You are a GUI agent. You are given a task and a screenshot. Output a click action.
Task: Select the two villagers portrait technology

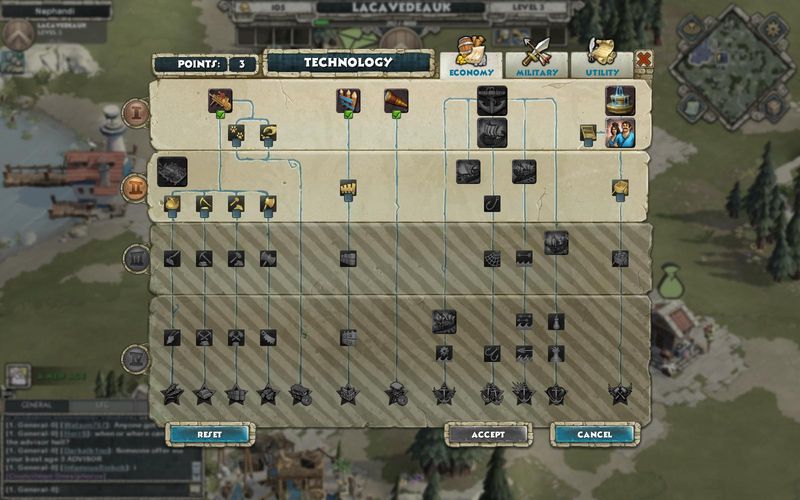[620, 132]
